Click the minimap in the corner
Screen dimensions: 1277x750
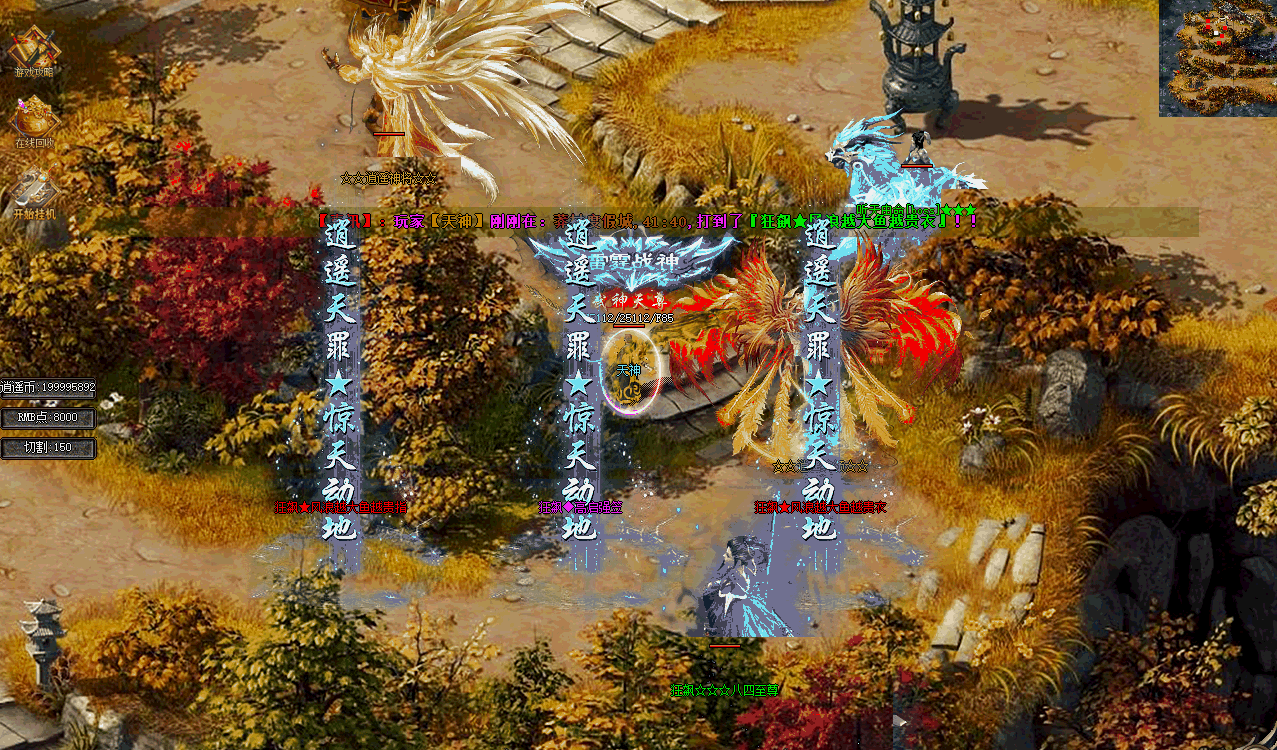pyautogui.click(x=1217, y=57)
